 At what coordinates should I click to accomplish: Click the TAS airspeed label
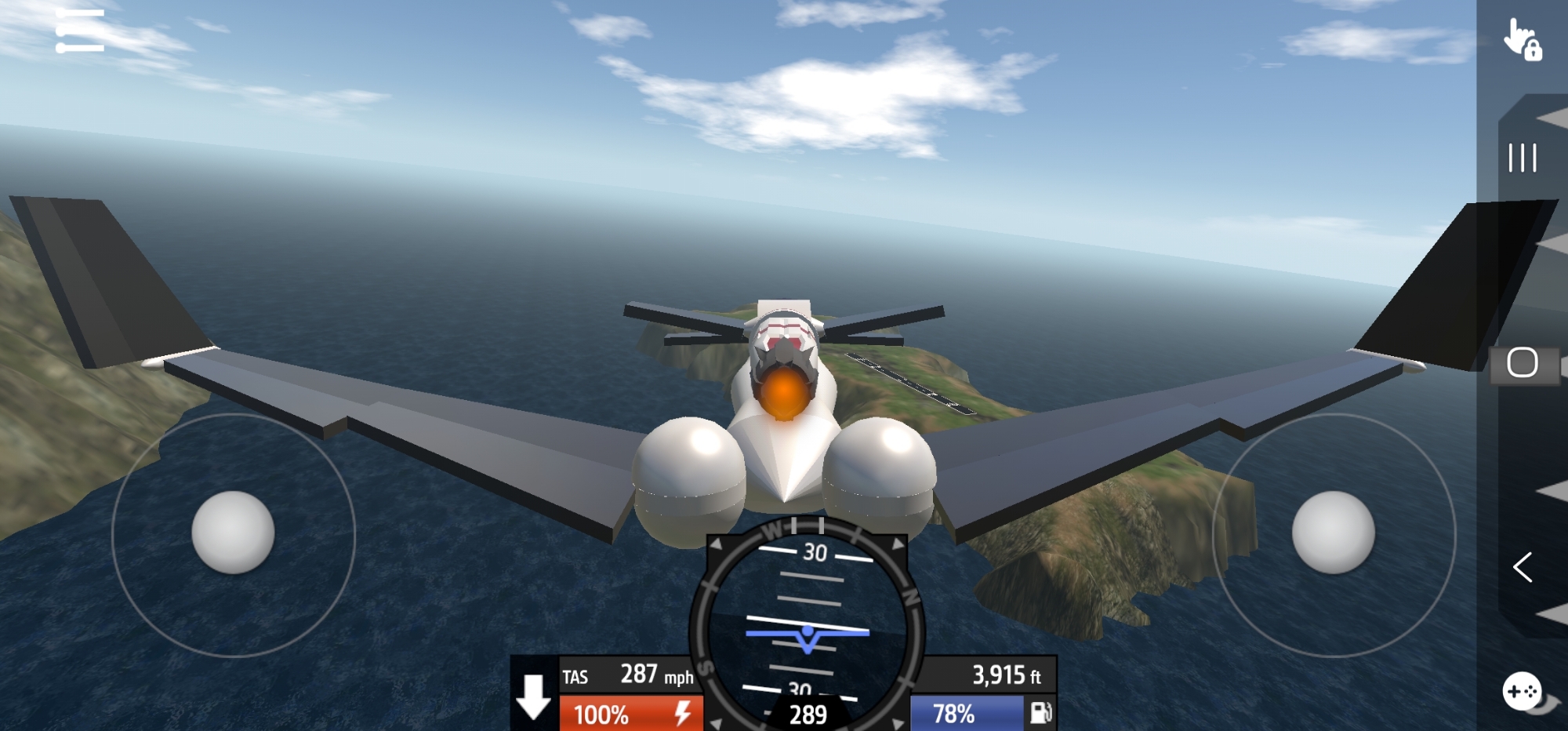pos(575,677)
